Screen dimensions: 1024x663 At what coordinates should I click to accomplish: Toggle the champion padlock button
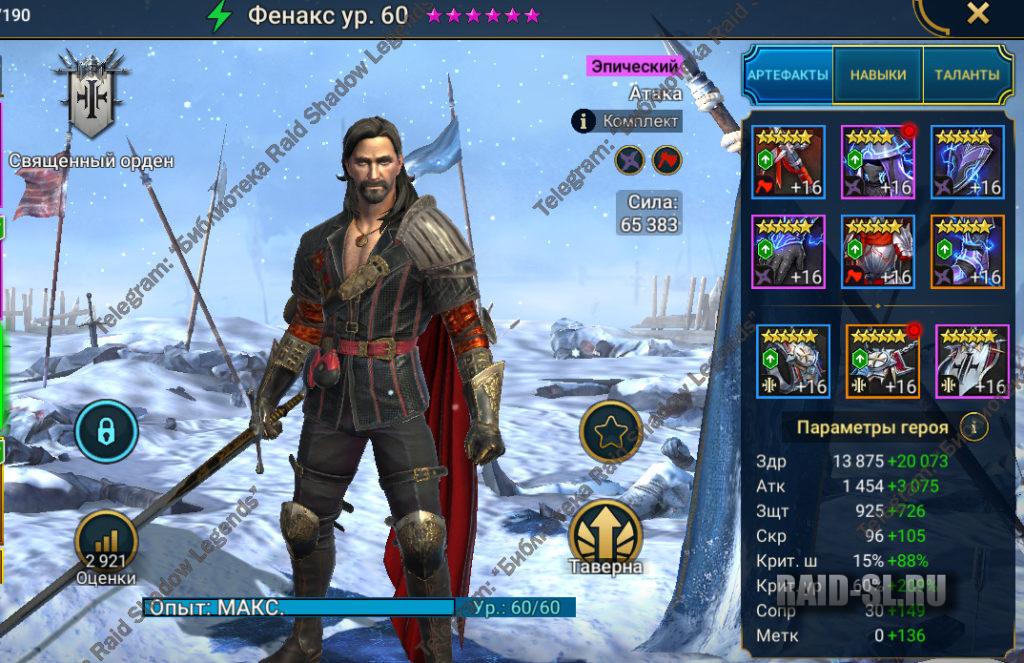(x=105, y=431)
